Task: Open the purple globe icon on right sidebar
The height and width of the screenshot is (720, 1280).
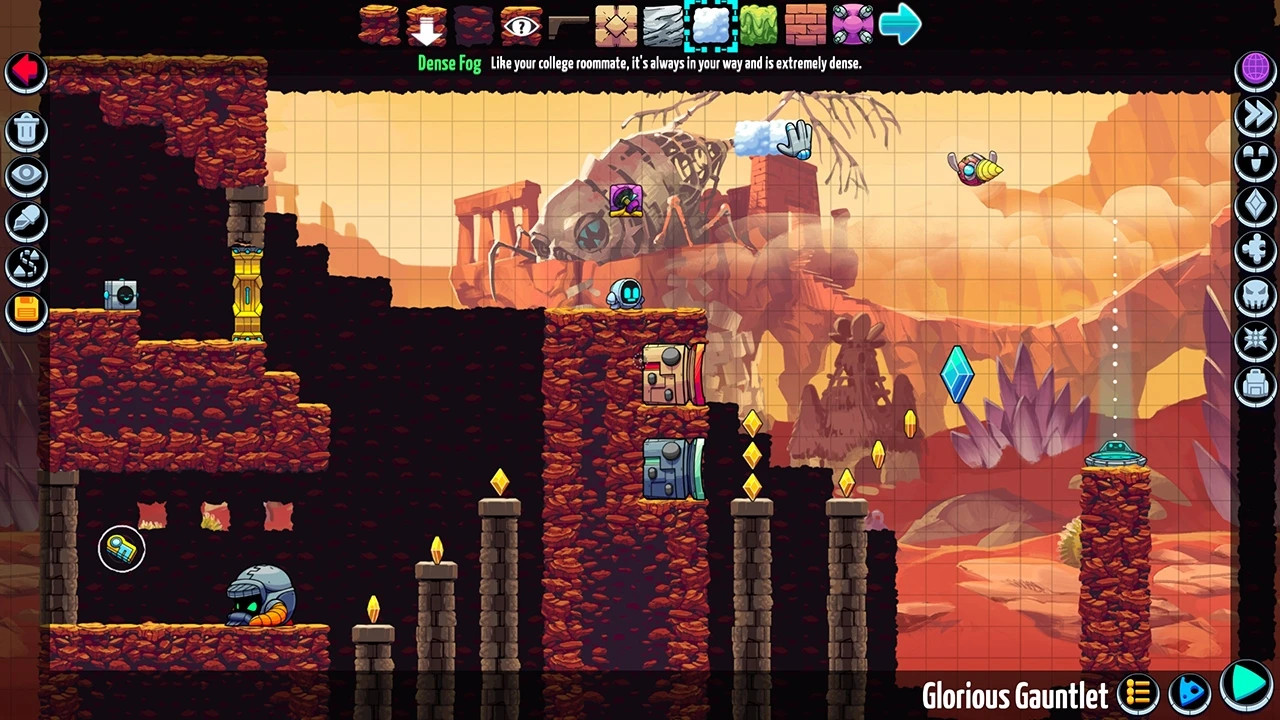Action: 1256,68
